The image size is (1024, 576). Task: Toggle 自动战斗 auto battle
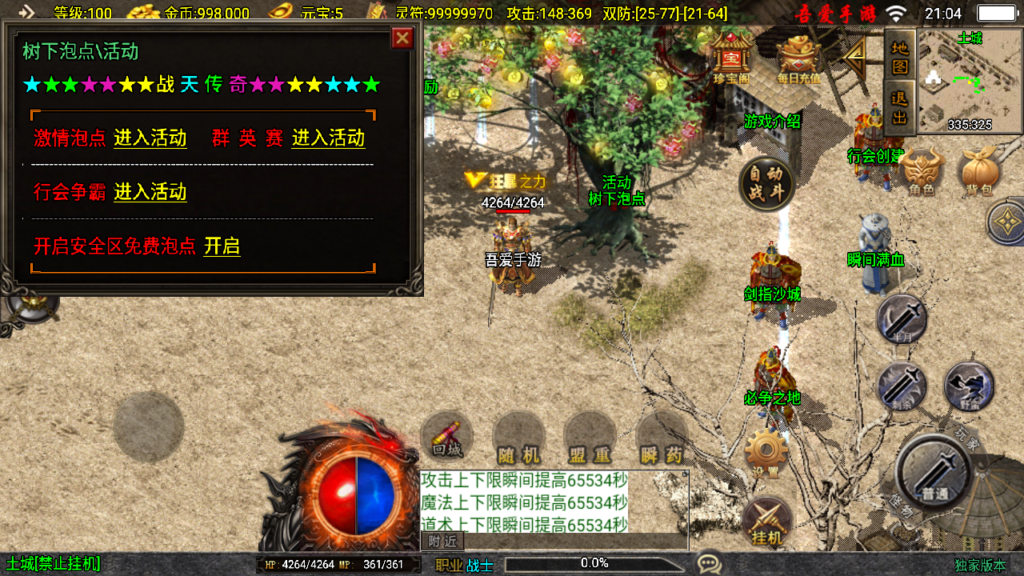(766, 182)
